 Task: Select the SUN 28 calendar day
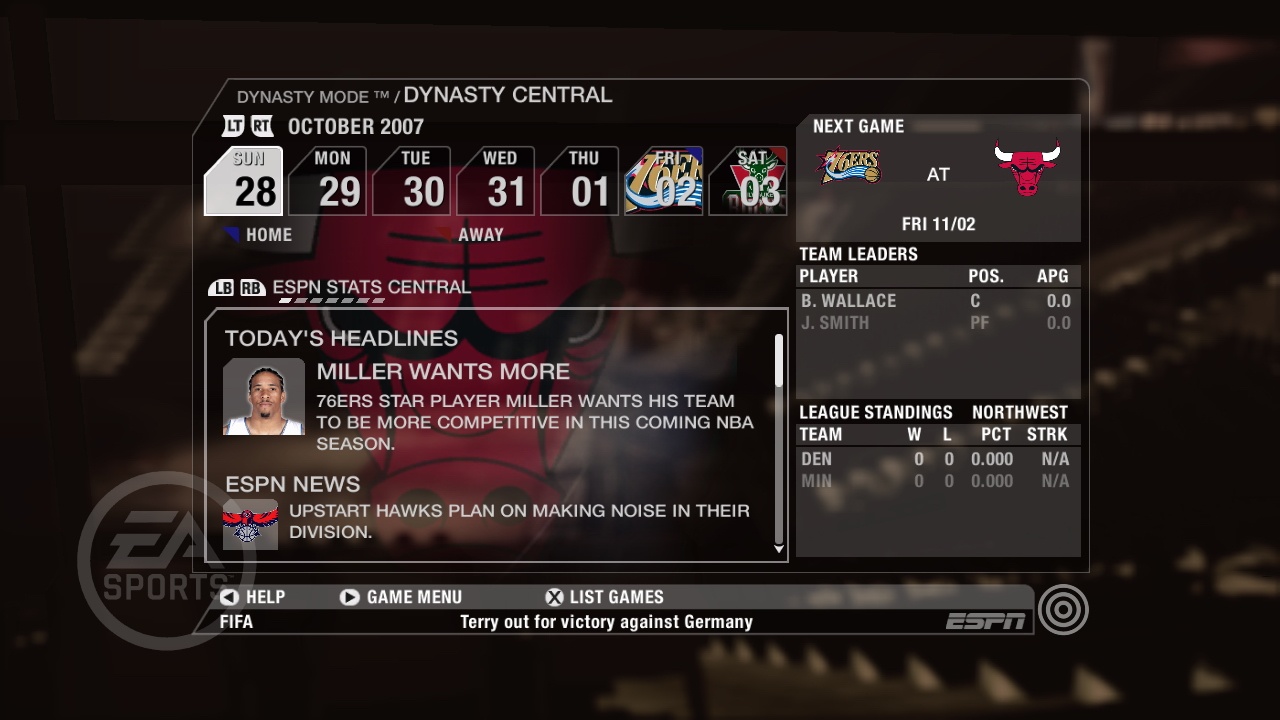click(244, 180)
